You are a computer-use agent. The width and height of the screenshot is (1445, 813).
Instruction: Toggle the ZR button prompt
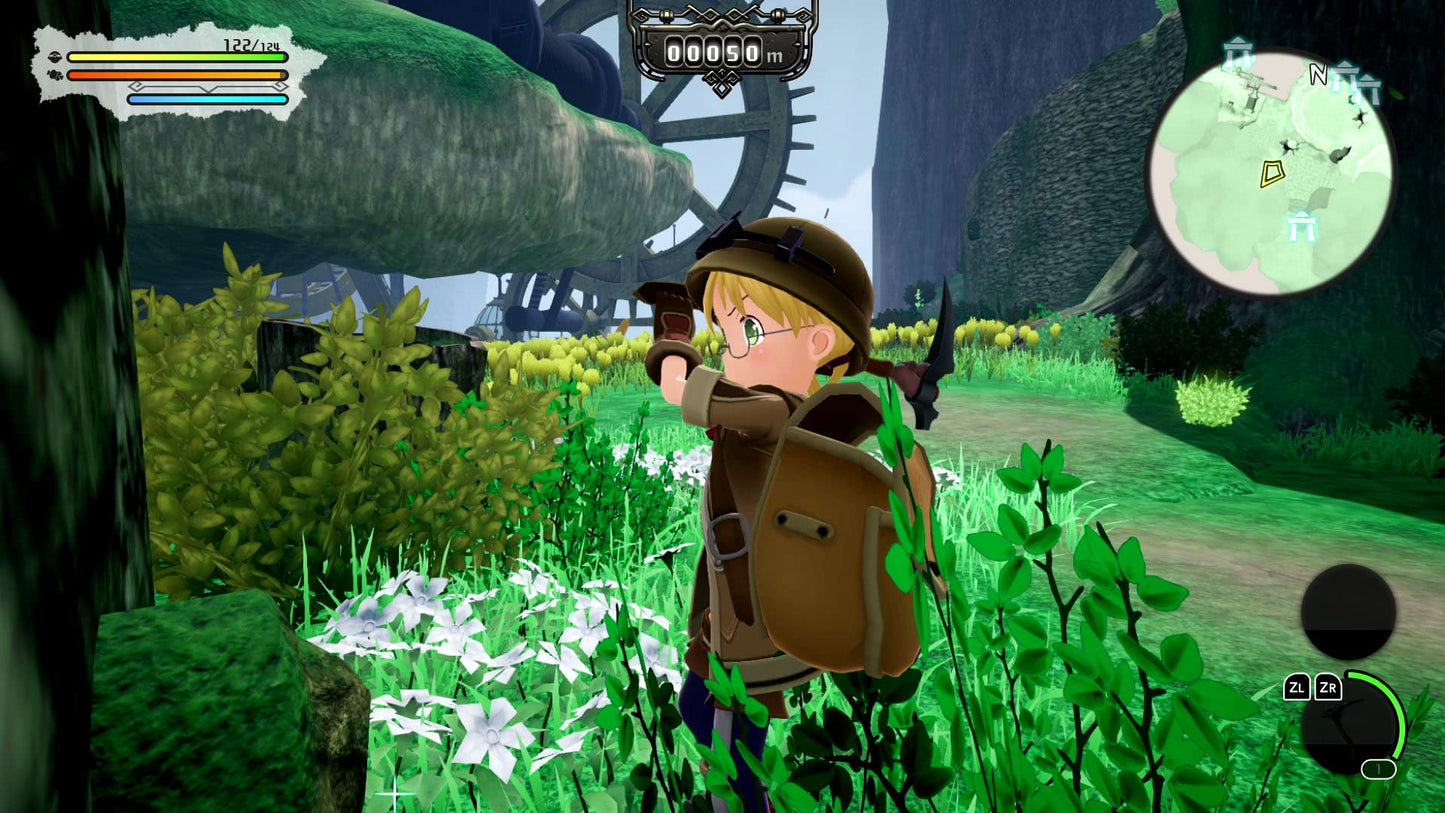[1329, 688]
